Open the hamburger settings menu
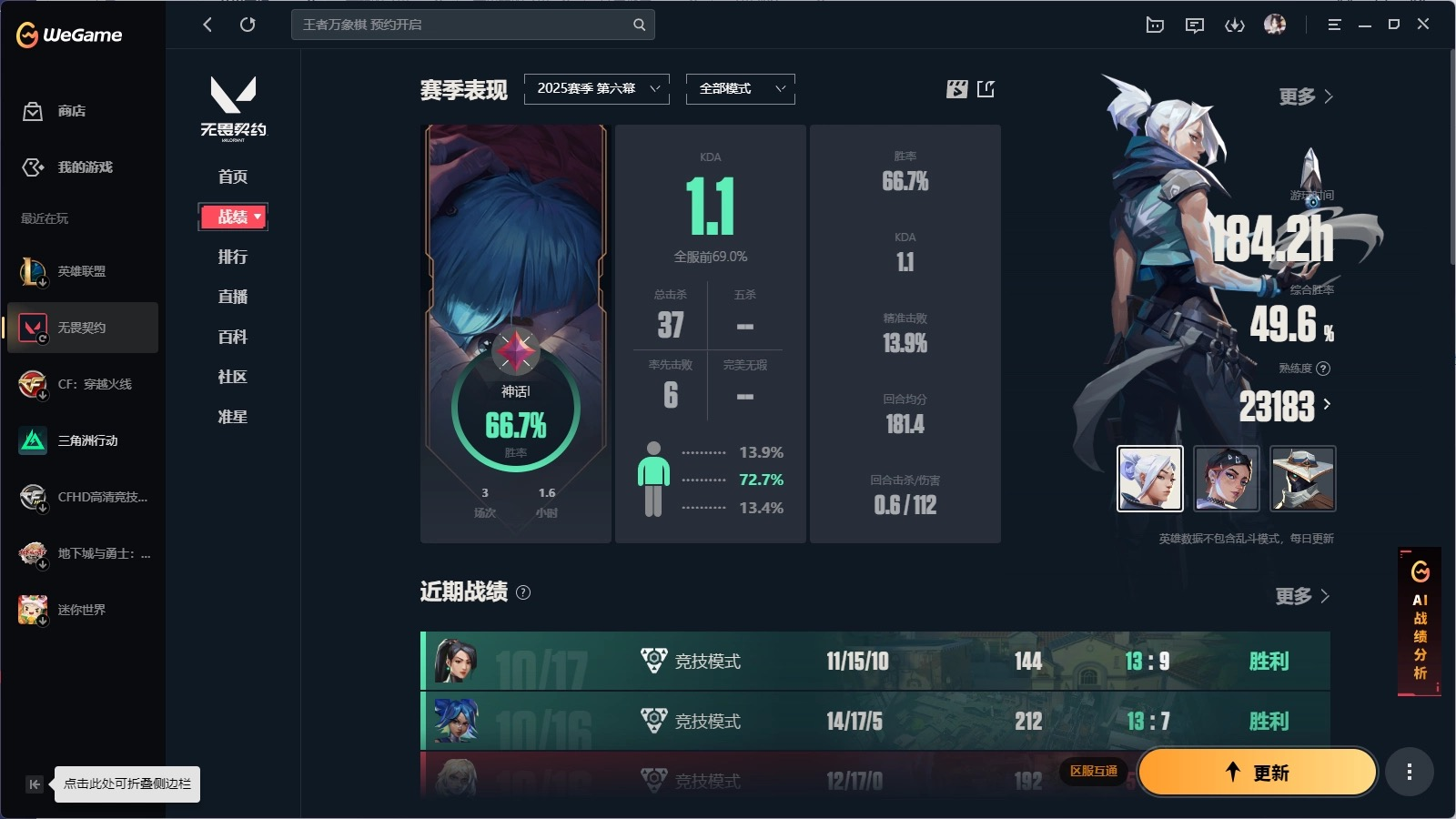The image size is (1456, 819). pos(1334,25)
